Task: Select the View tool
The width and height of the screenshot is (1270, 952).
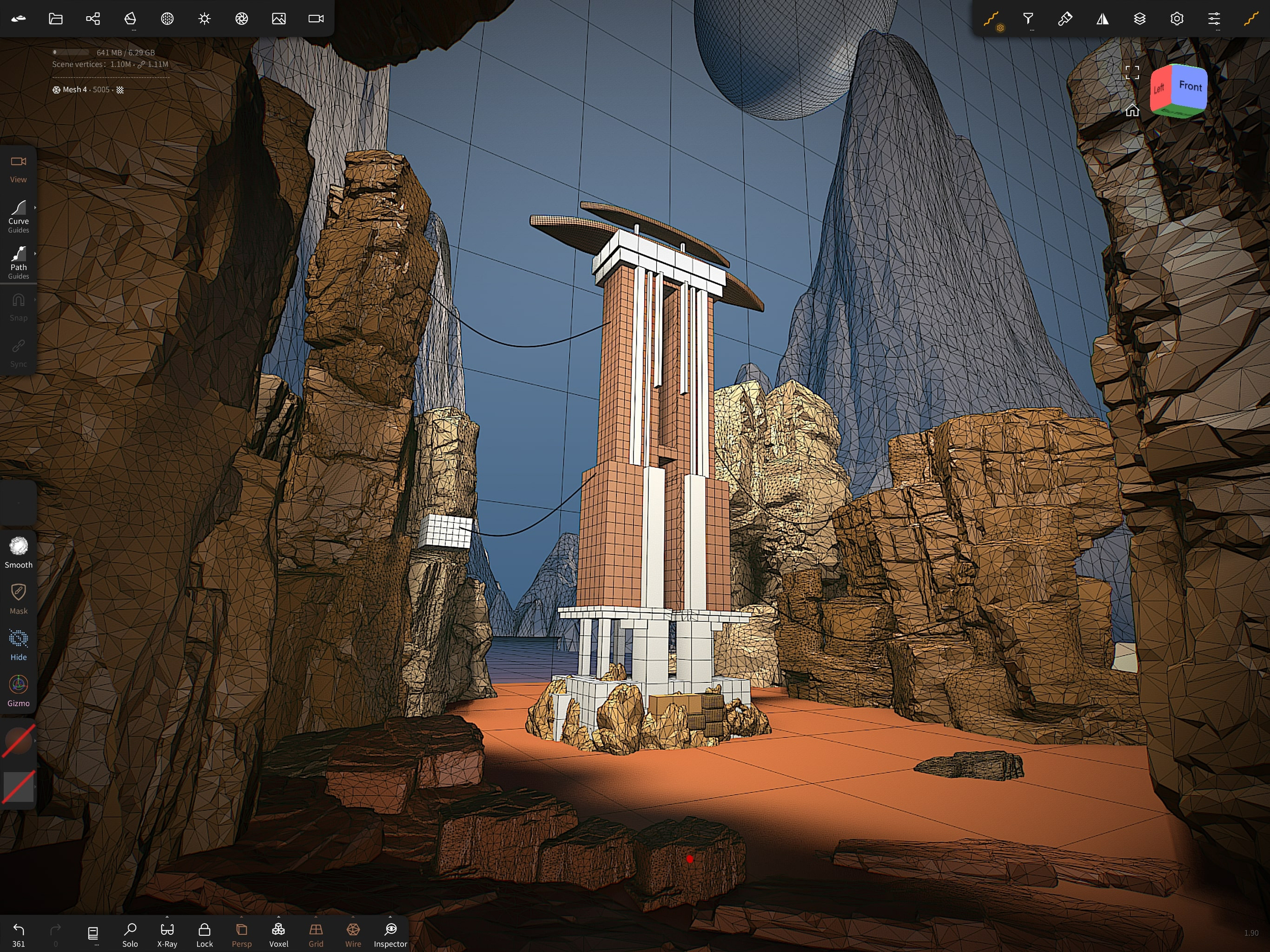Action: (18, 168)
